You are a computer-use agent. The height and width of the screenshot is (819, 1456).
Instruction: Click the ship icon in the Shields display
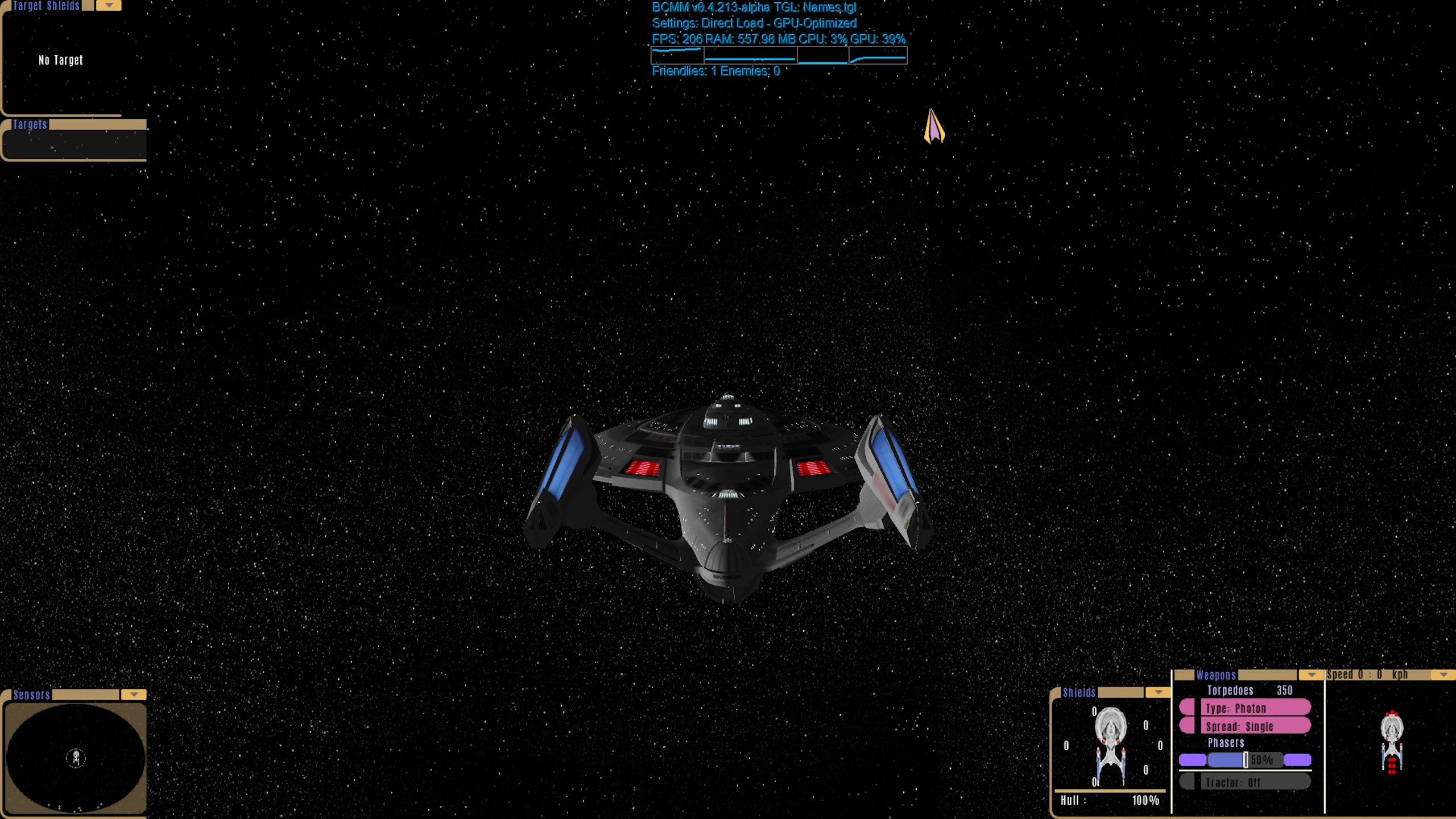[1110, 746]
